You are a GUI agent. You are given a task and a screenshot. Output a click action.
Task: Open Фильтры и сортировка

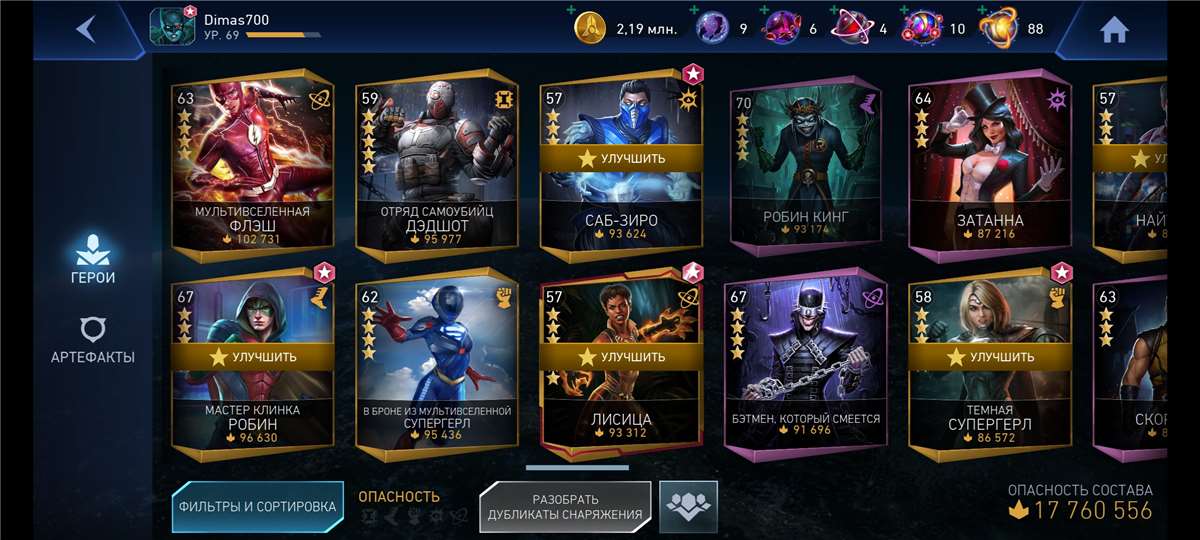tap(257, 506)
